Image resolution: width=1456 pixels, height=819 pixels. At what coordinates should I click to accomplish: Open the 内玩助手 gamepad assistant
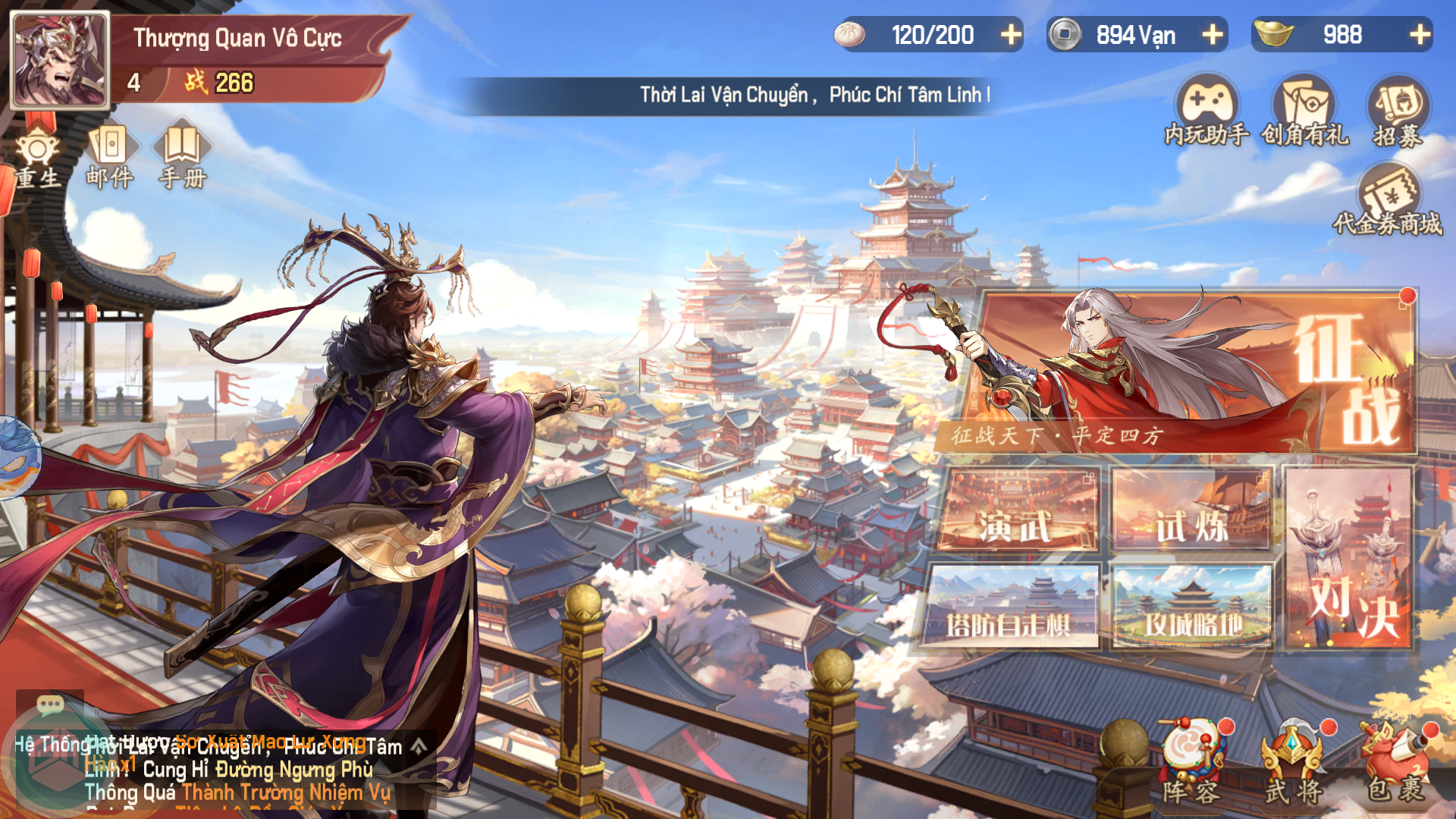pos(1207,111)
